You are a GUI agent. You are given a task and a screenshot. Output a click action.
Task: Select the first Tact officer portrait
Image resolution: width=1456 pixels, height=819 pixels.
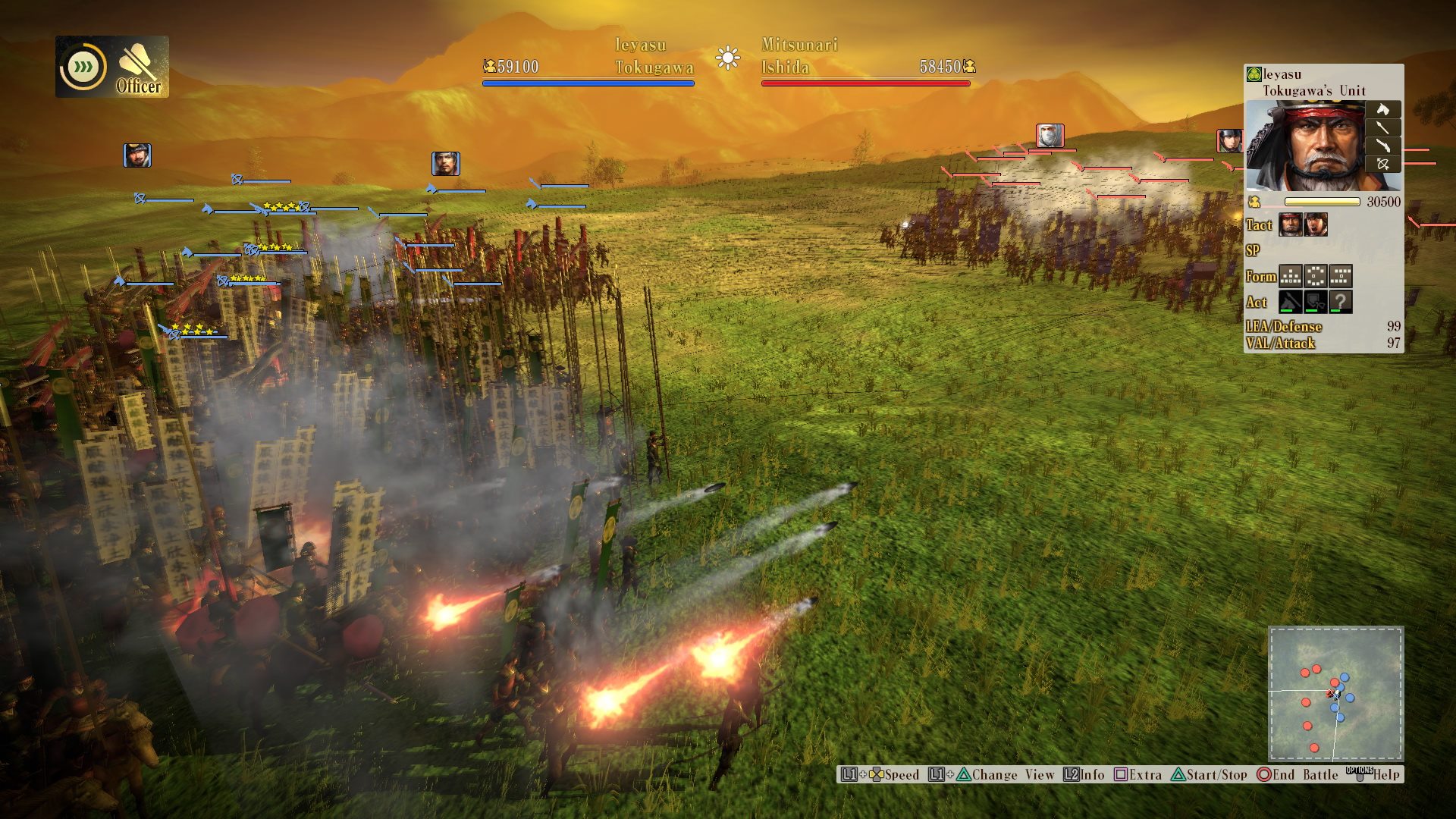pyautogui.click(x=1291, y=224)
